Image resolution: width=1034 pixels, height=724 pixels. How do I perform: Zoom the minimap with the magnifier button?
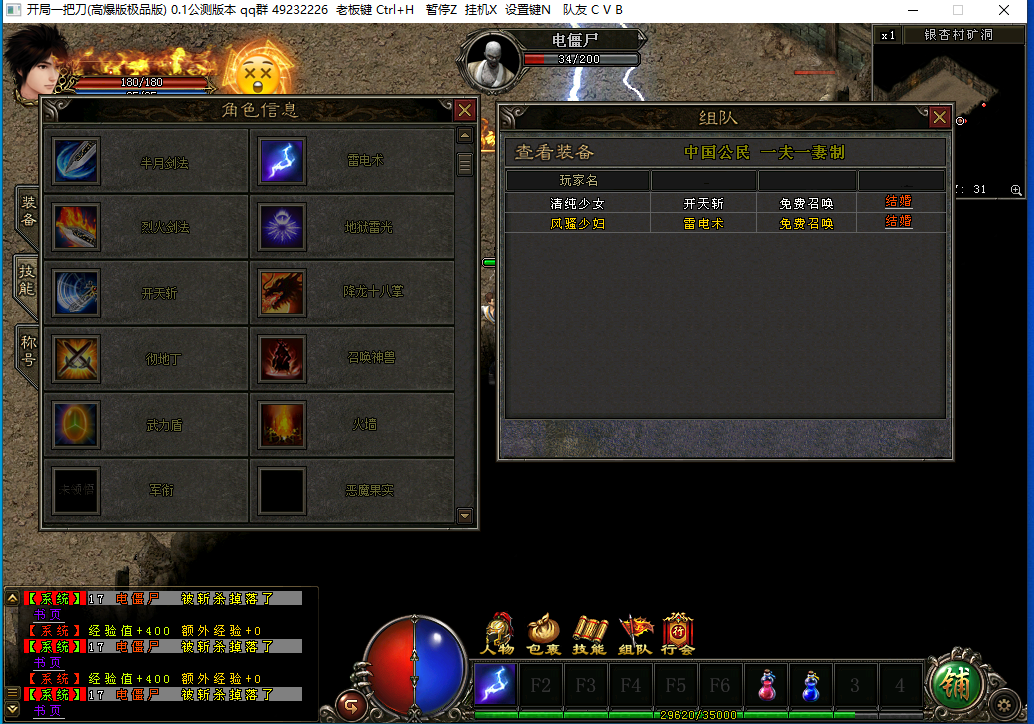[x=1016, y=190]
